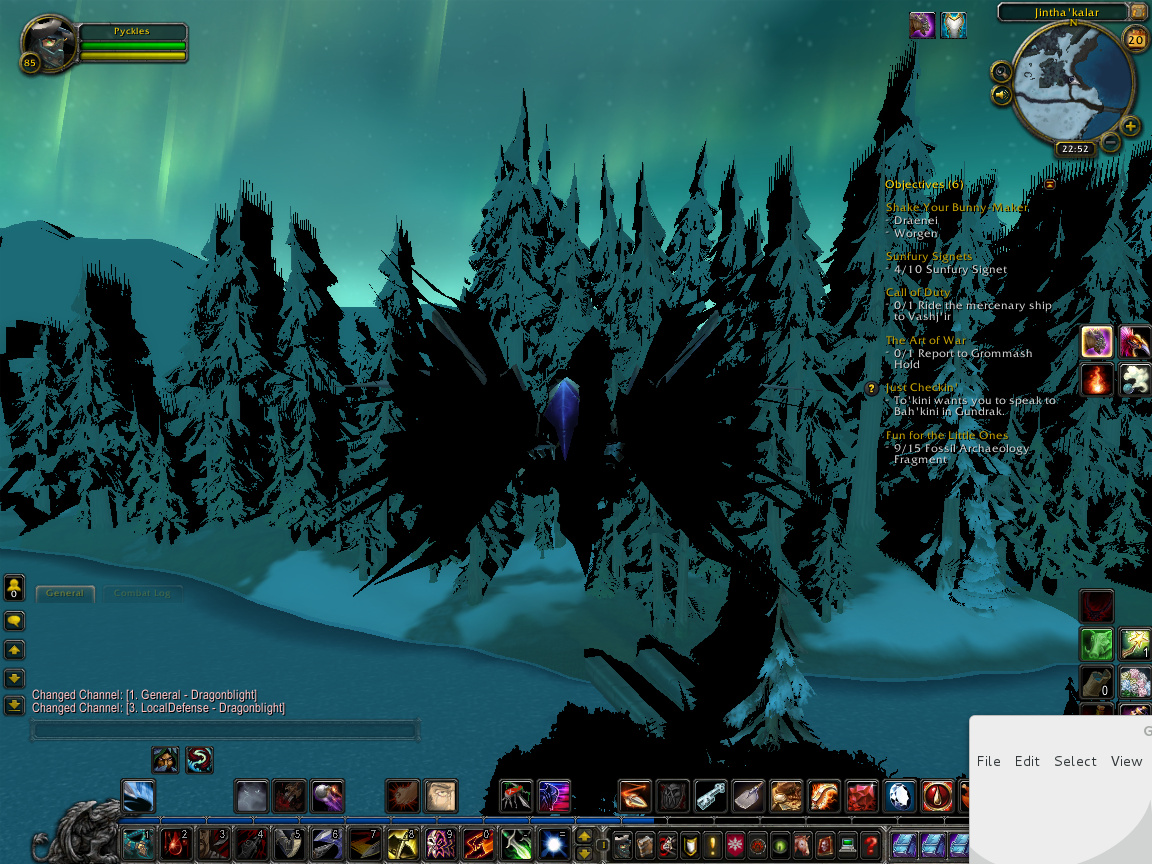The width and height of the screenshot is (1152, 864).
Task: Click the speaker sound button by minimap
Action: click(1001, 95)
